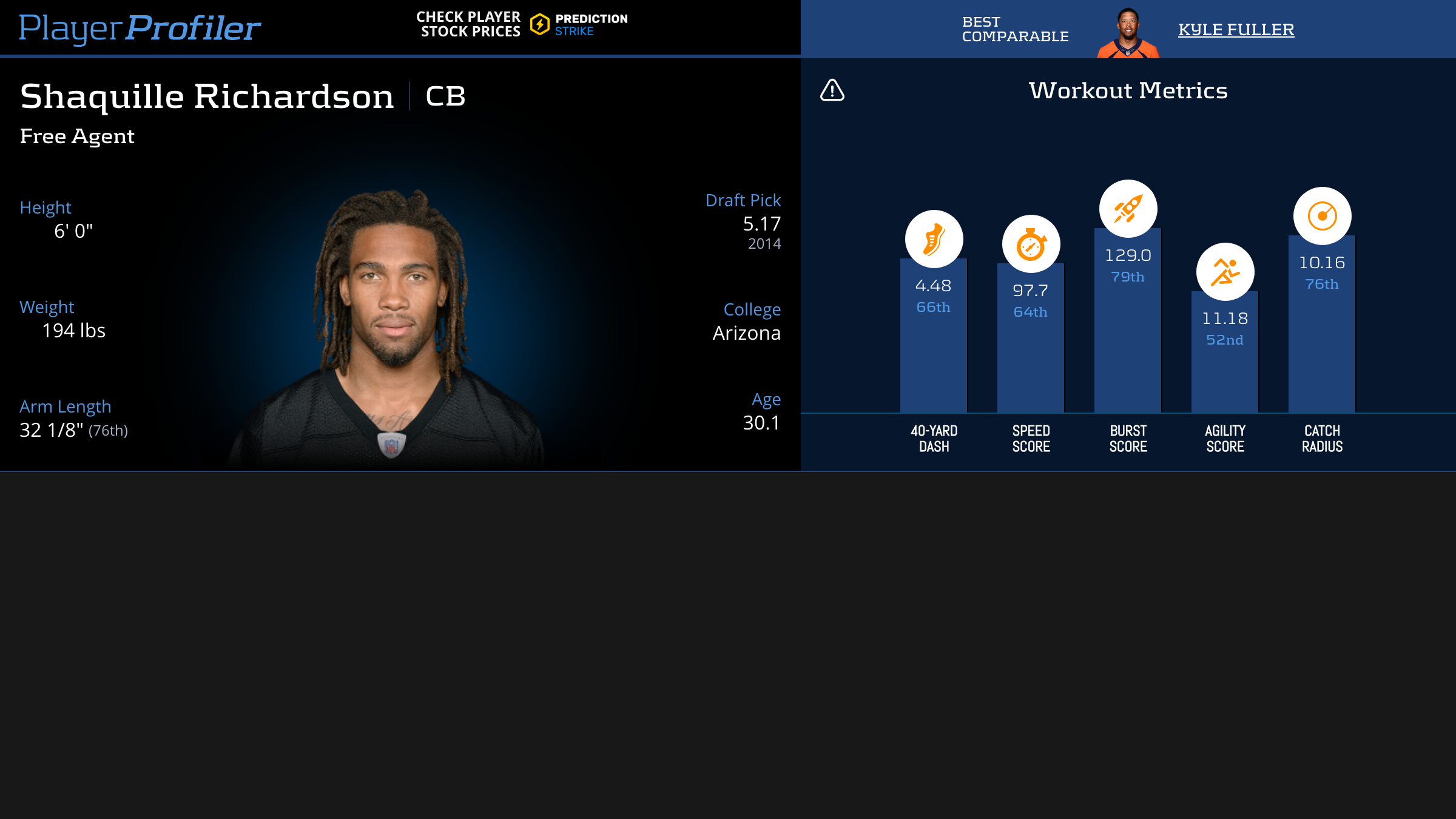This screenshot has height=819, width=1456.
Task: Open the Kyle Fuller comparable player link
Action: coord(1236,29)
